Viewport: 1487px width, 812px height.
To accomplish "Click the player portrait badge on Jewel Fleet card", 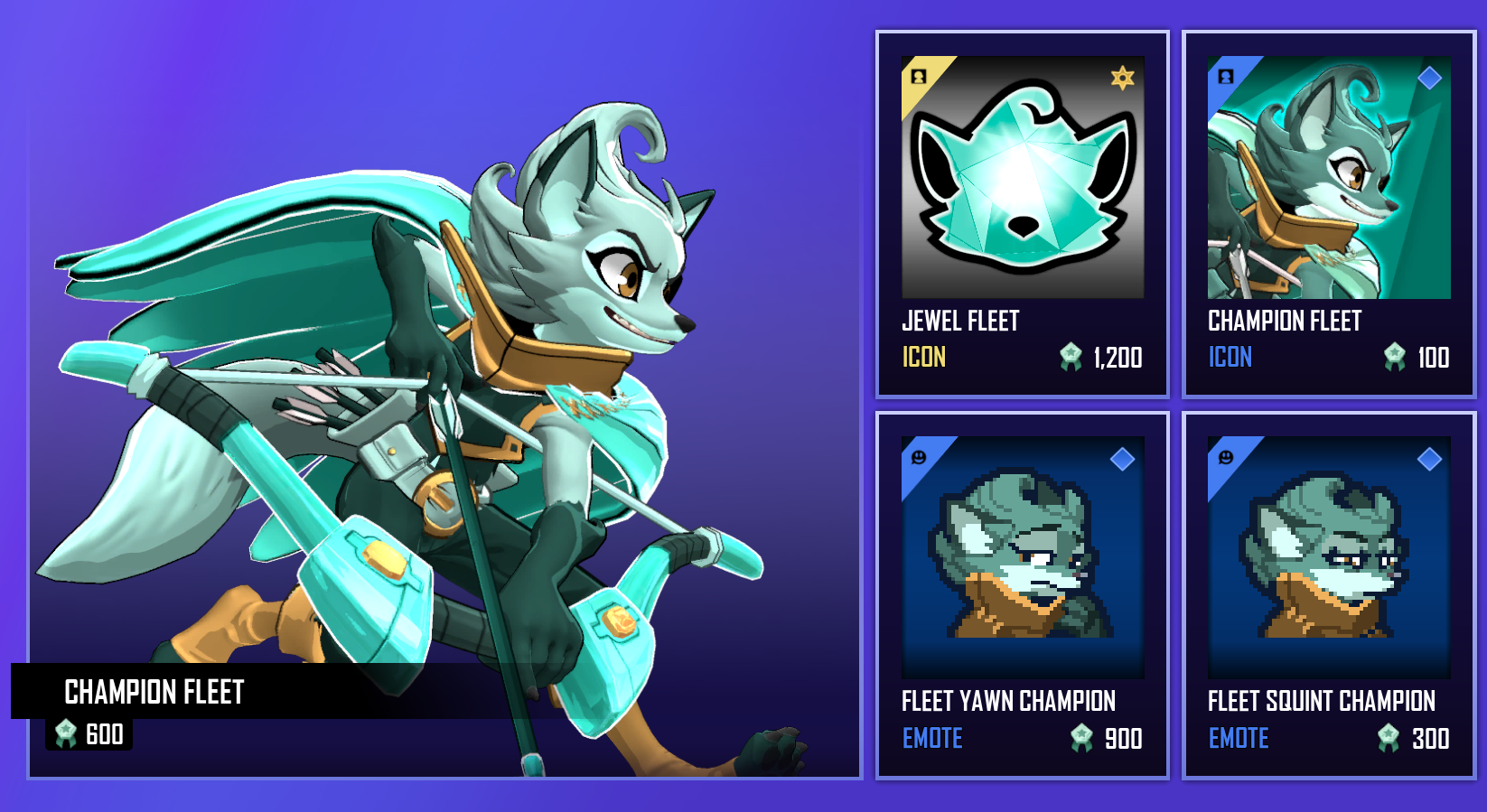I will click(x=919, y=79).
